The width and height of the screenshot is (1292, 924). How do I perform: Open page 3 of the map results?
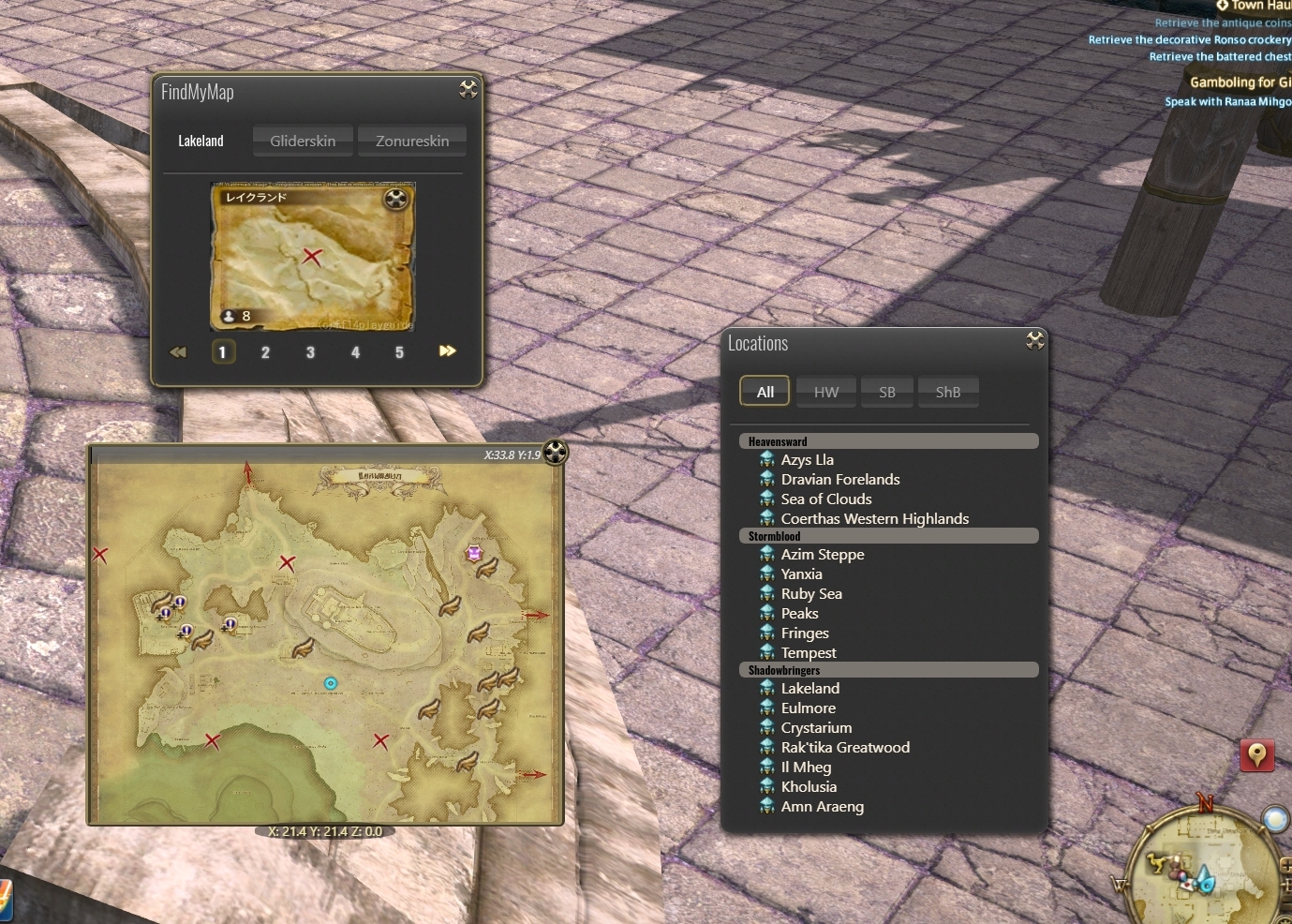point(310,351)
